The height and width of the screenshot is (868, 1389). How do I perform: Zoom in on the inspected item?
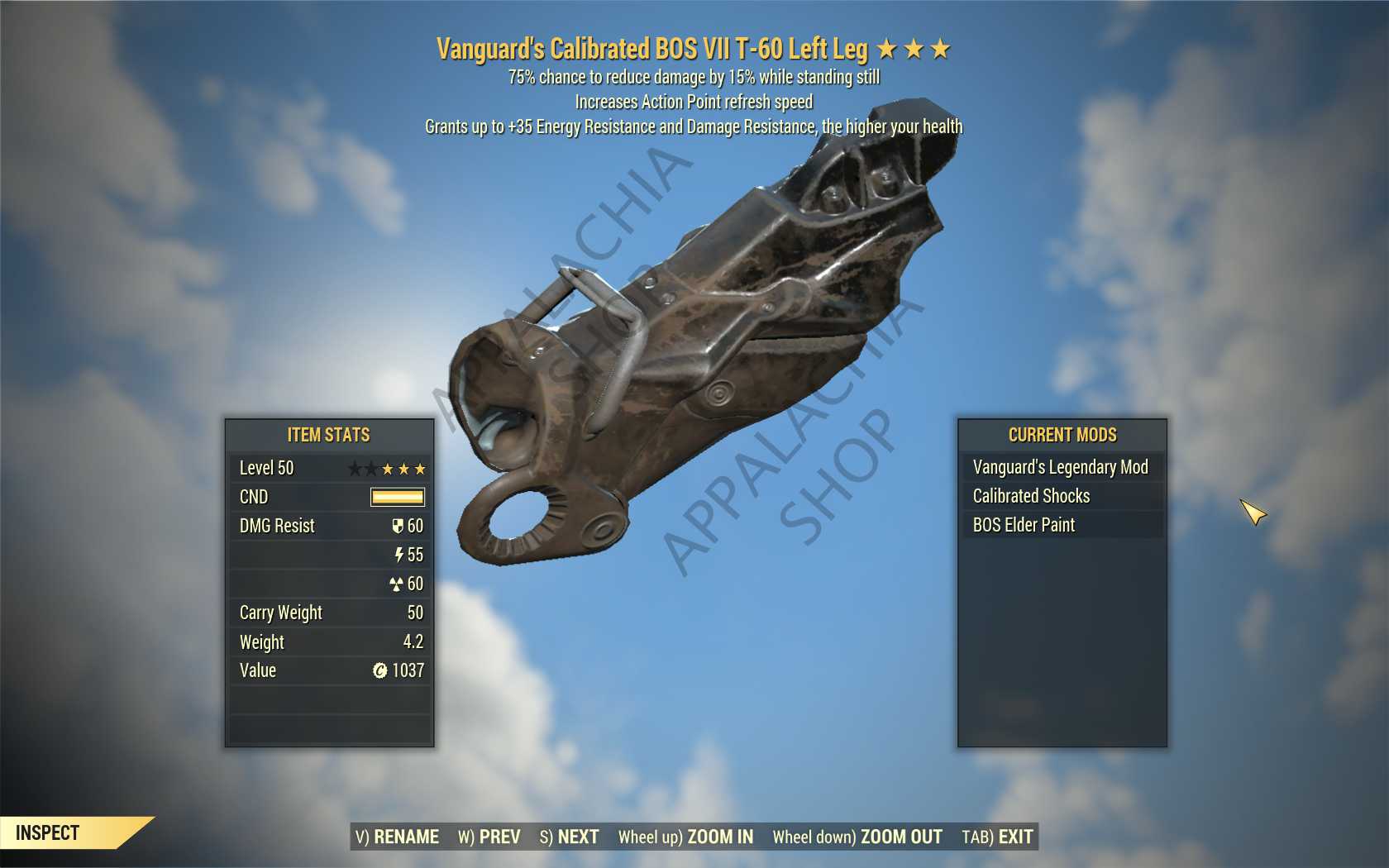tap(685, 837)
